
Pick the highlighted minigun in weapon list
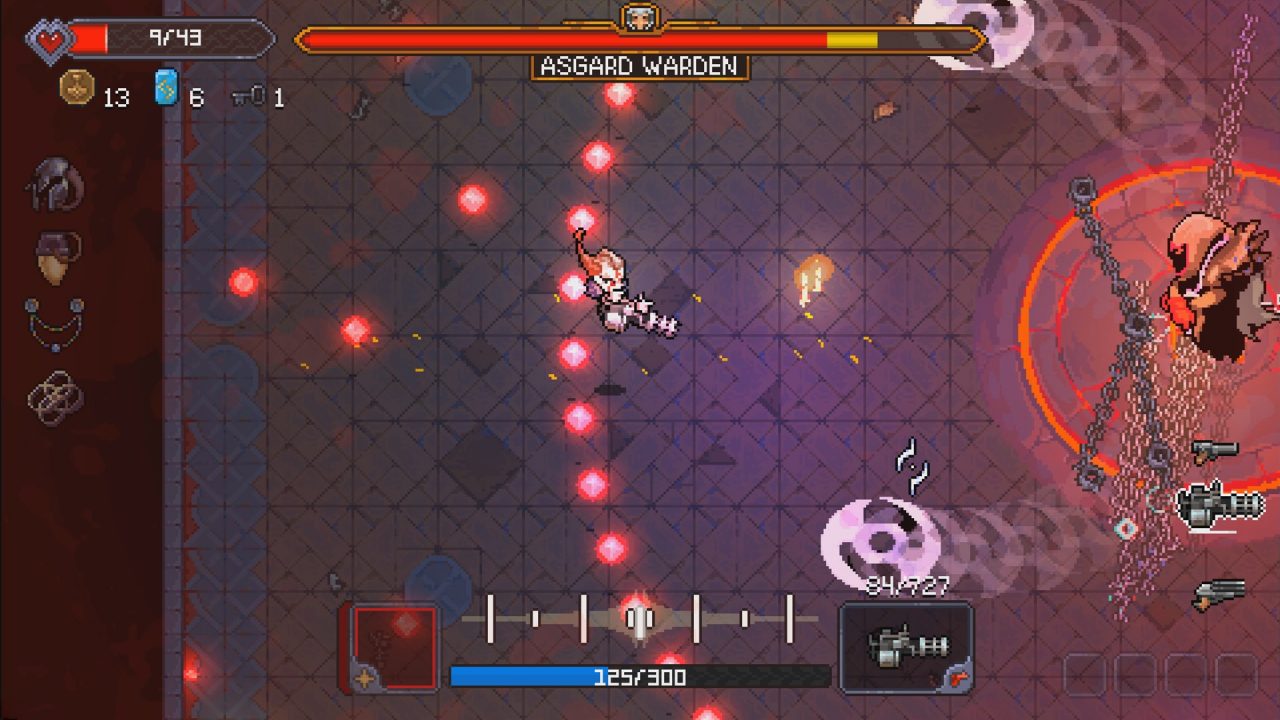tap(1220, 506)
